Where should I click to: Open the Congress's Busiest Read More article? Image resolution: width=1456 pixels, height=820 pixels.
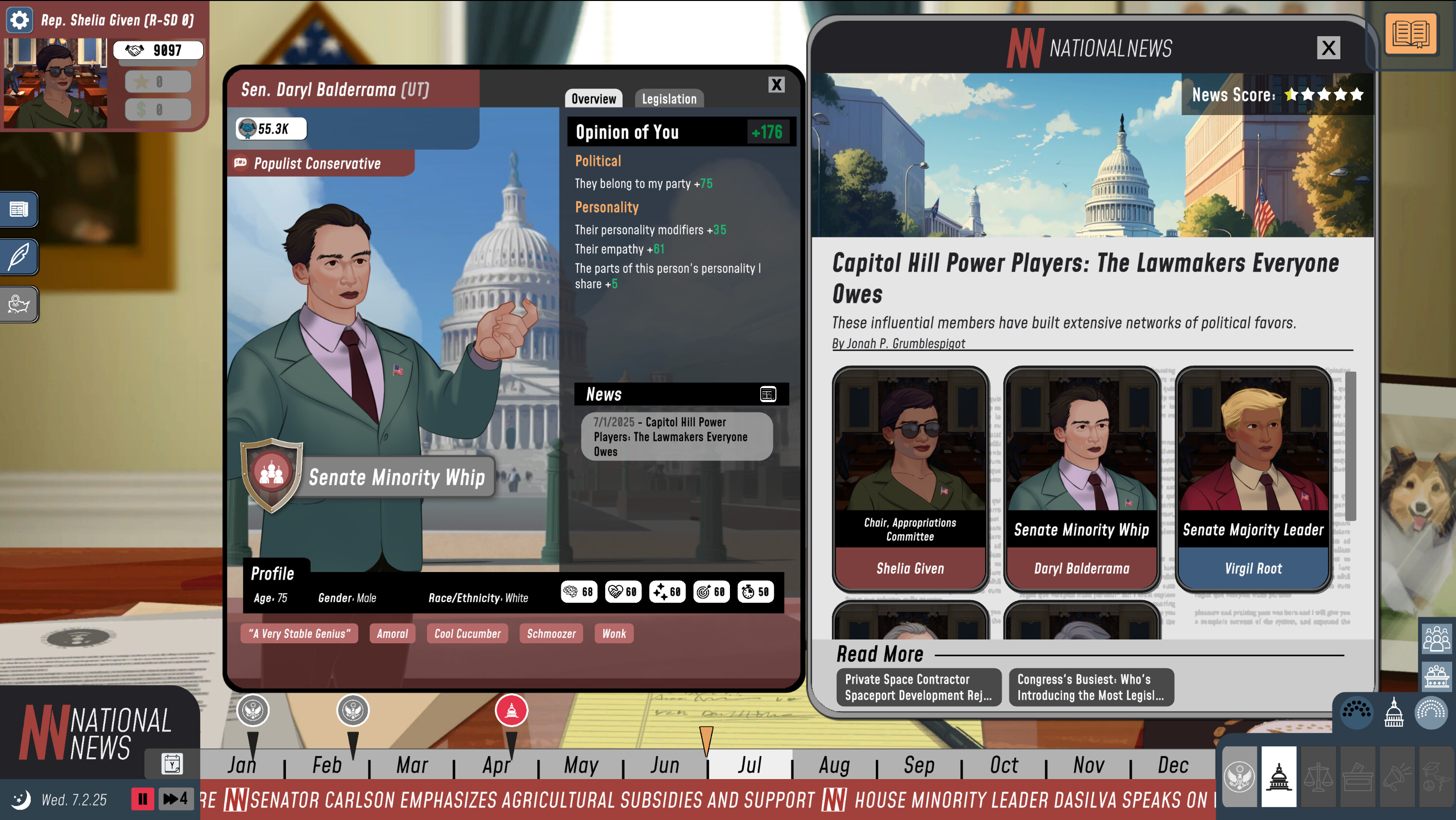pyautogui.click(x=1091, y=687)
